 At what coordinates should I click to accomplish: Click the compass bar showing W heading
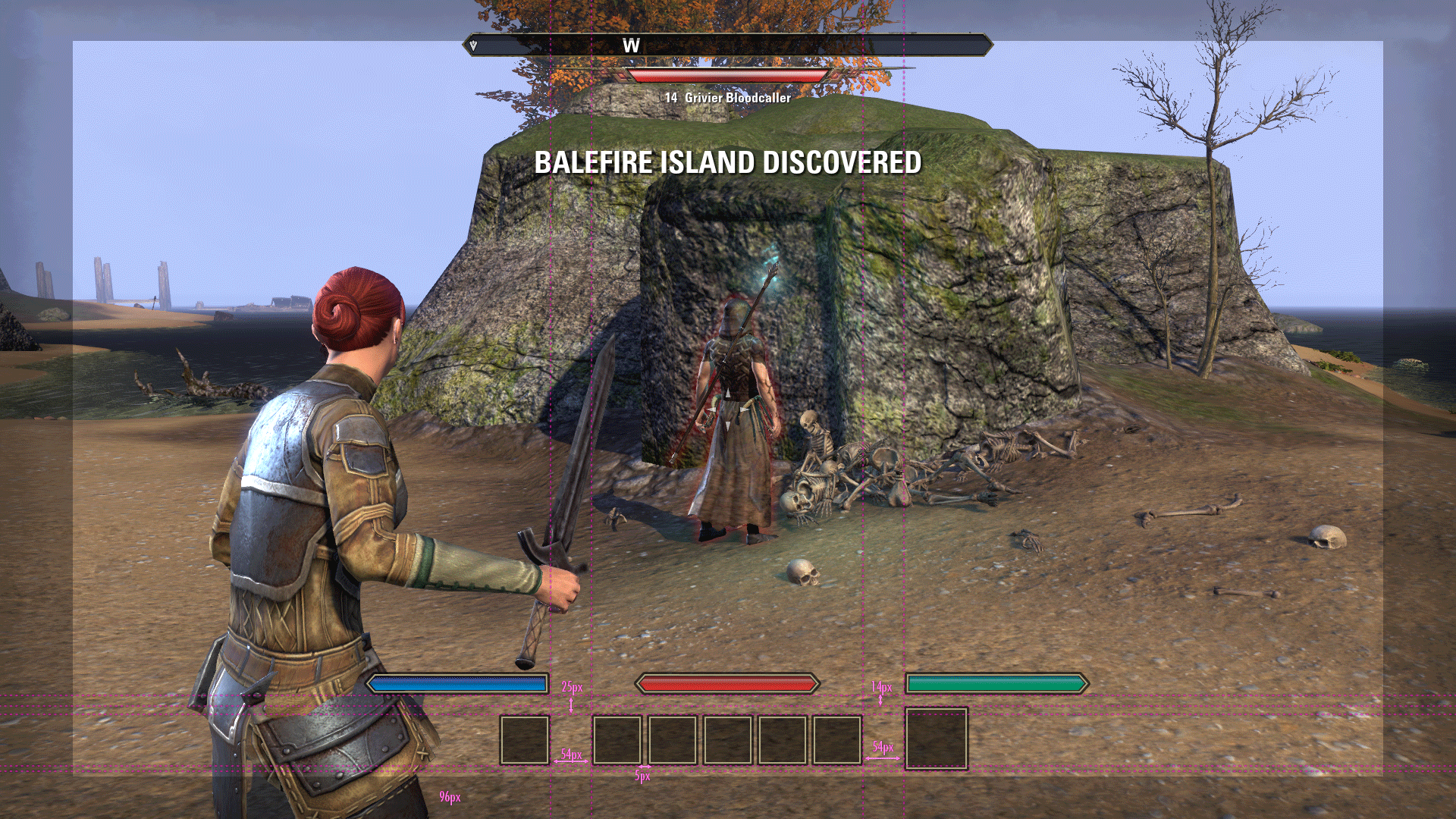727,45
